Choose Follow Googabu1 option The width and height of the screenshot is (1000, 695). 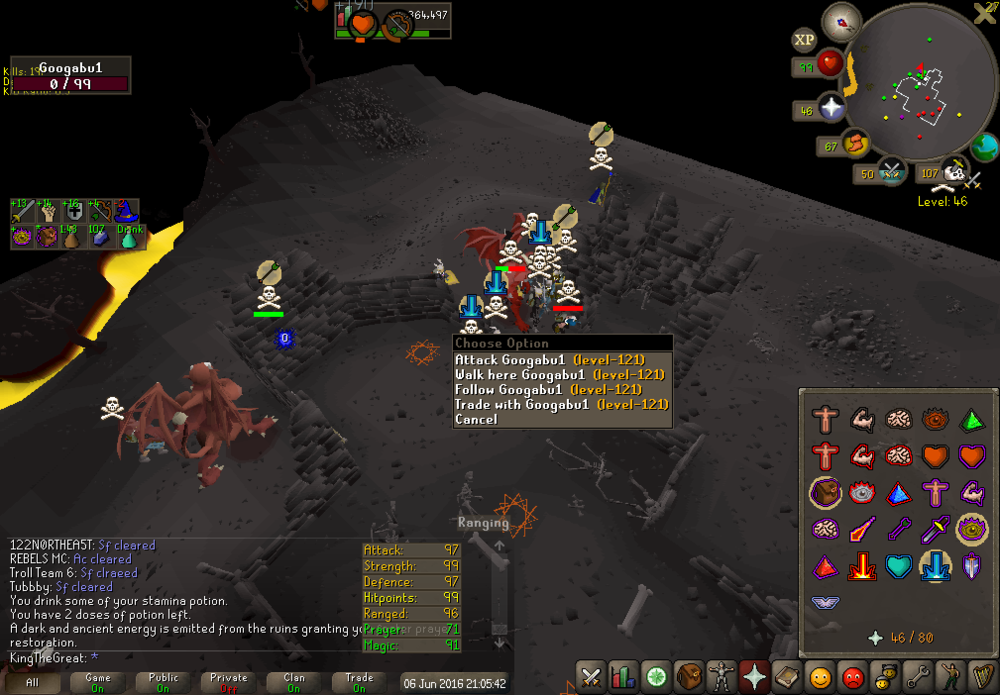tap(547, 390)
